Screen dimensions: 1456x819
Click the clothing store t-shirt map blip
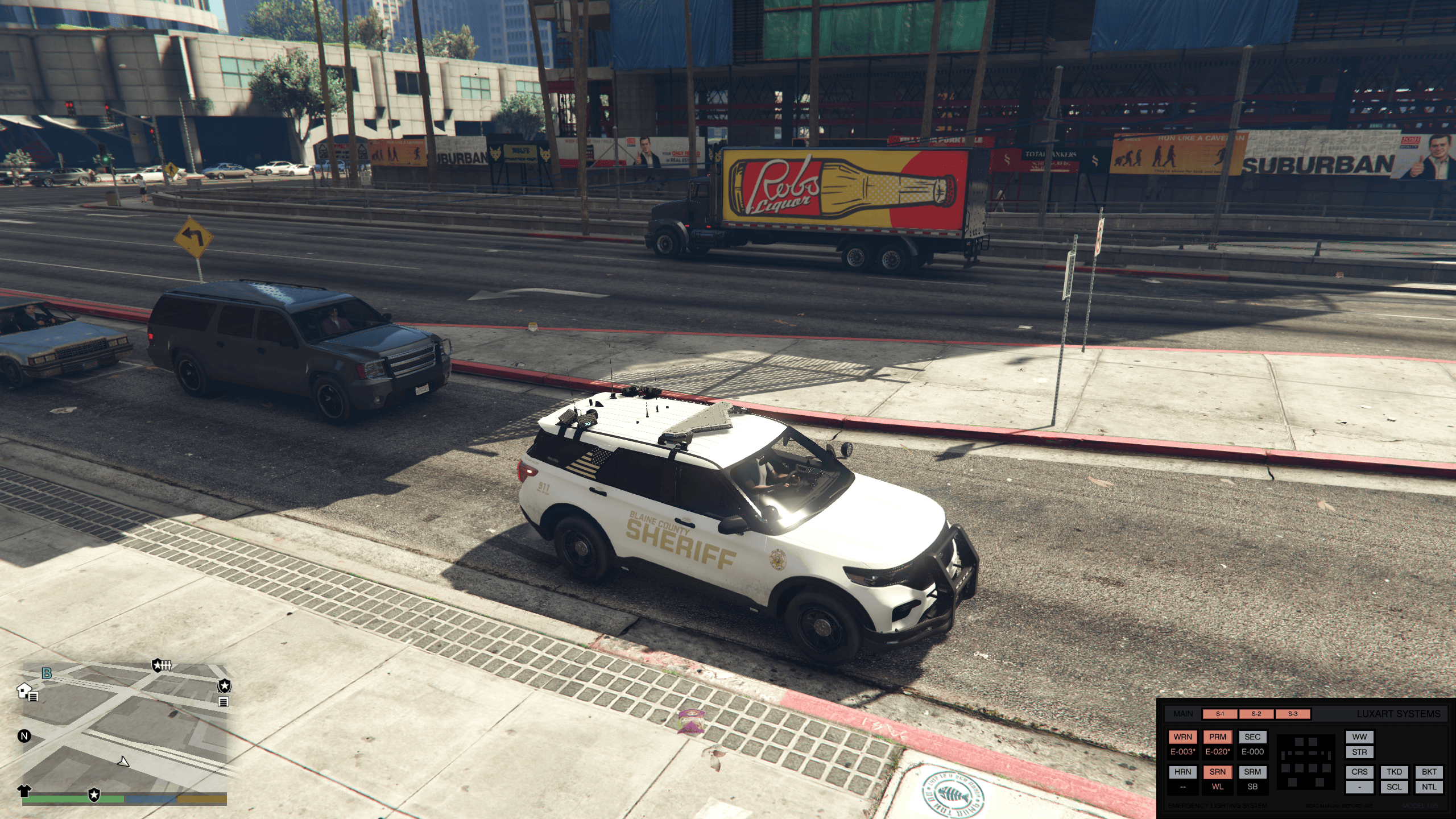pyautogui.click(x=24, y=790)
